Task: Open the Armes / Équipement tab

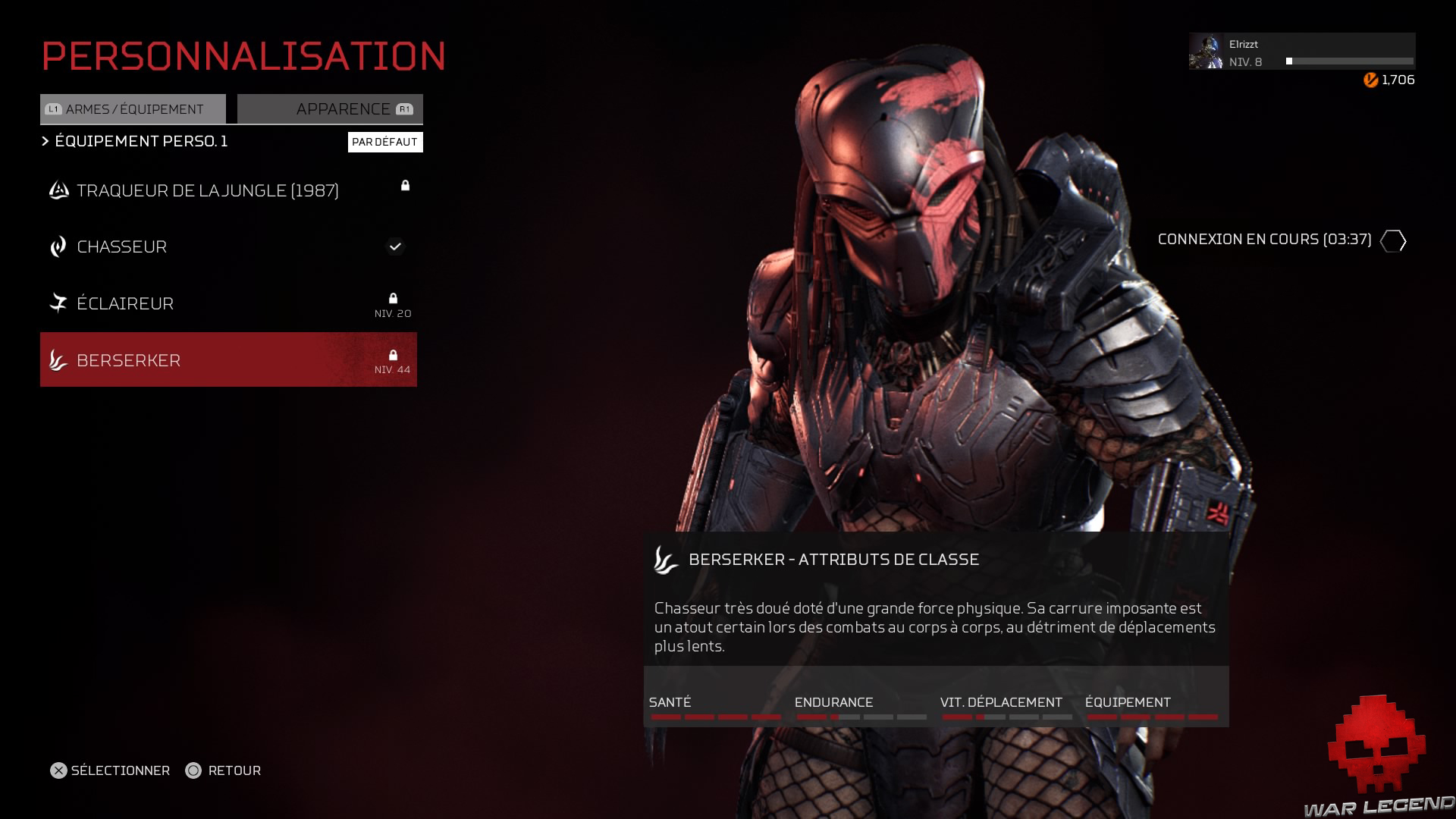Action: click(133, 108)
